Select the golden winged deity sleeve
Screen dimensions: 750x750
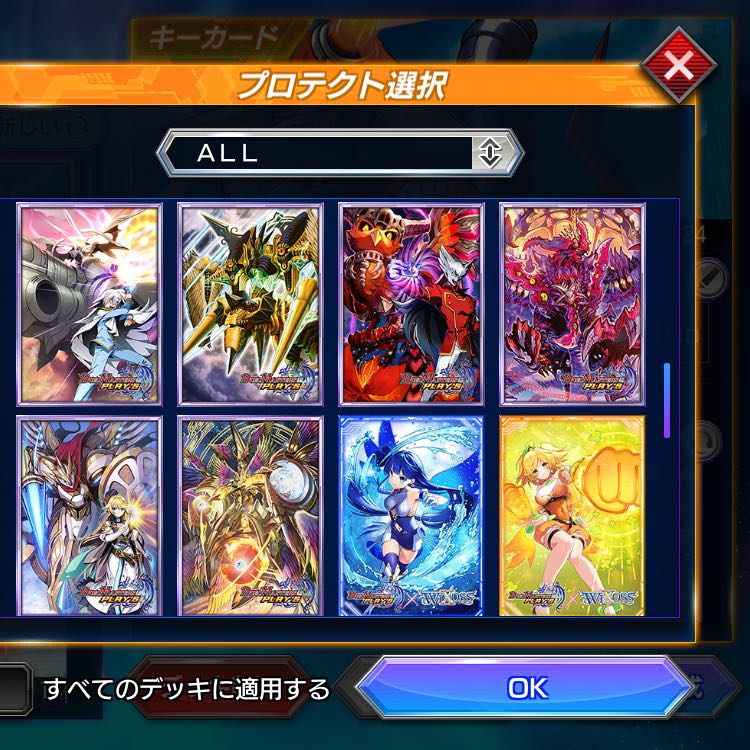(x=250, y=514)
